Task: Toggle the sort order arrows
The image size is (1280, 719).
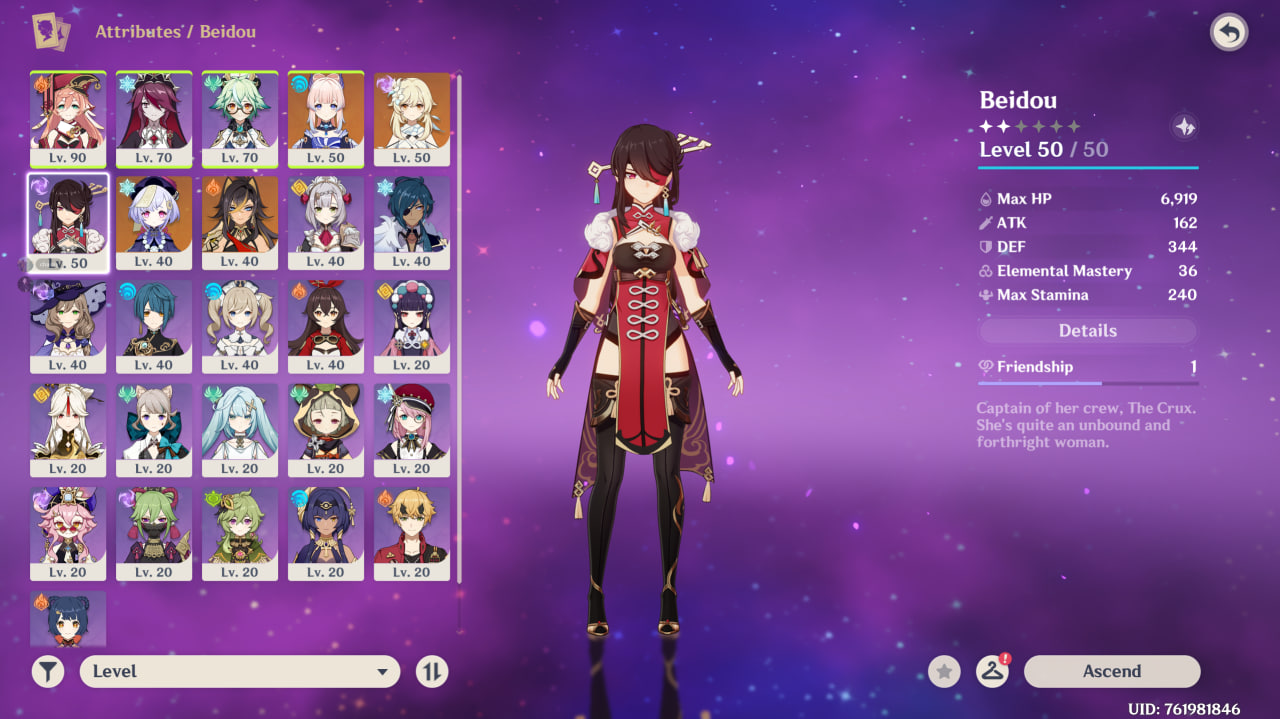Action: (x=432, y=672)
